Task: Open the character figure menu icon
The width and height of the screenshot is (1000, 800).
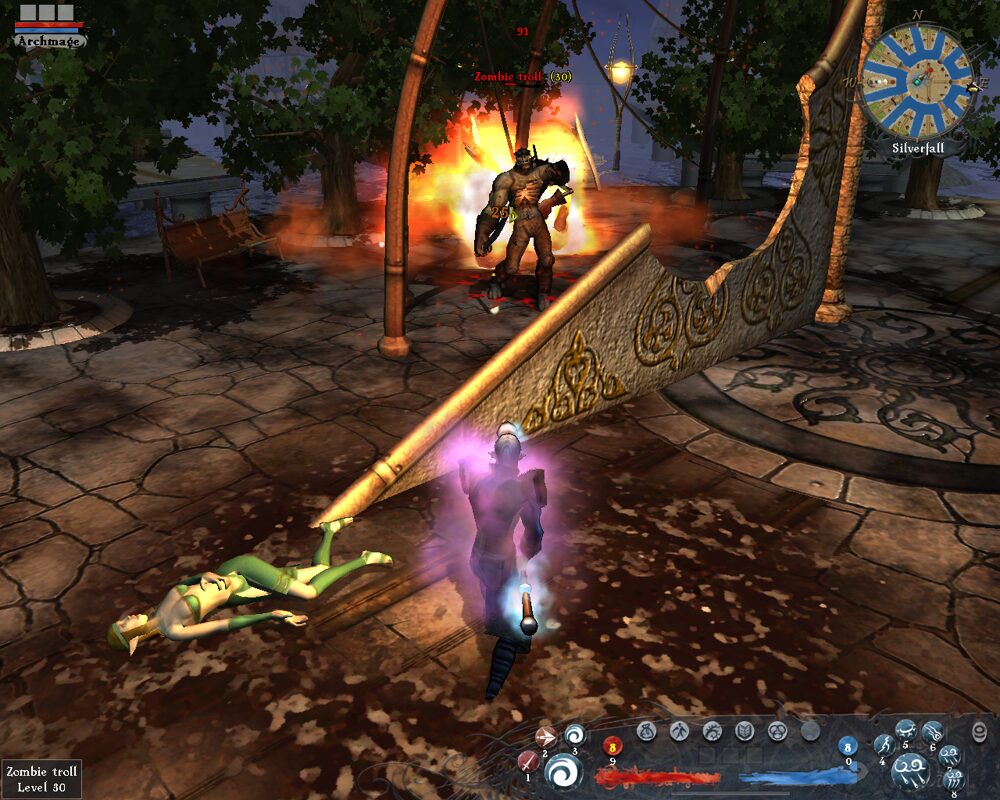Action: tap(679, 732)
